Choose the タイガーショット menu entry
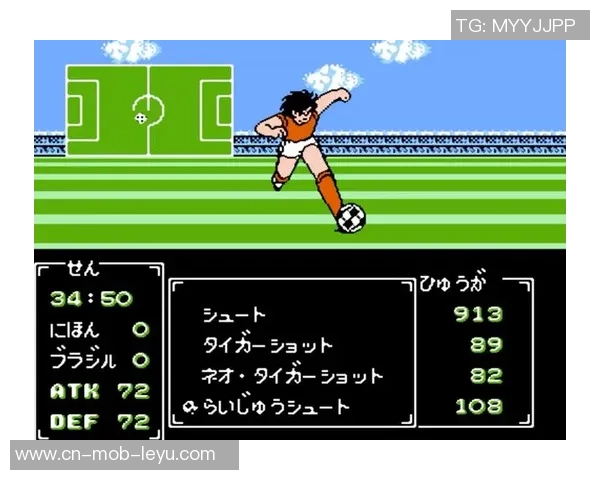This screenshot has width=600, height=480. [267, 346]
